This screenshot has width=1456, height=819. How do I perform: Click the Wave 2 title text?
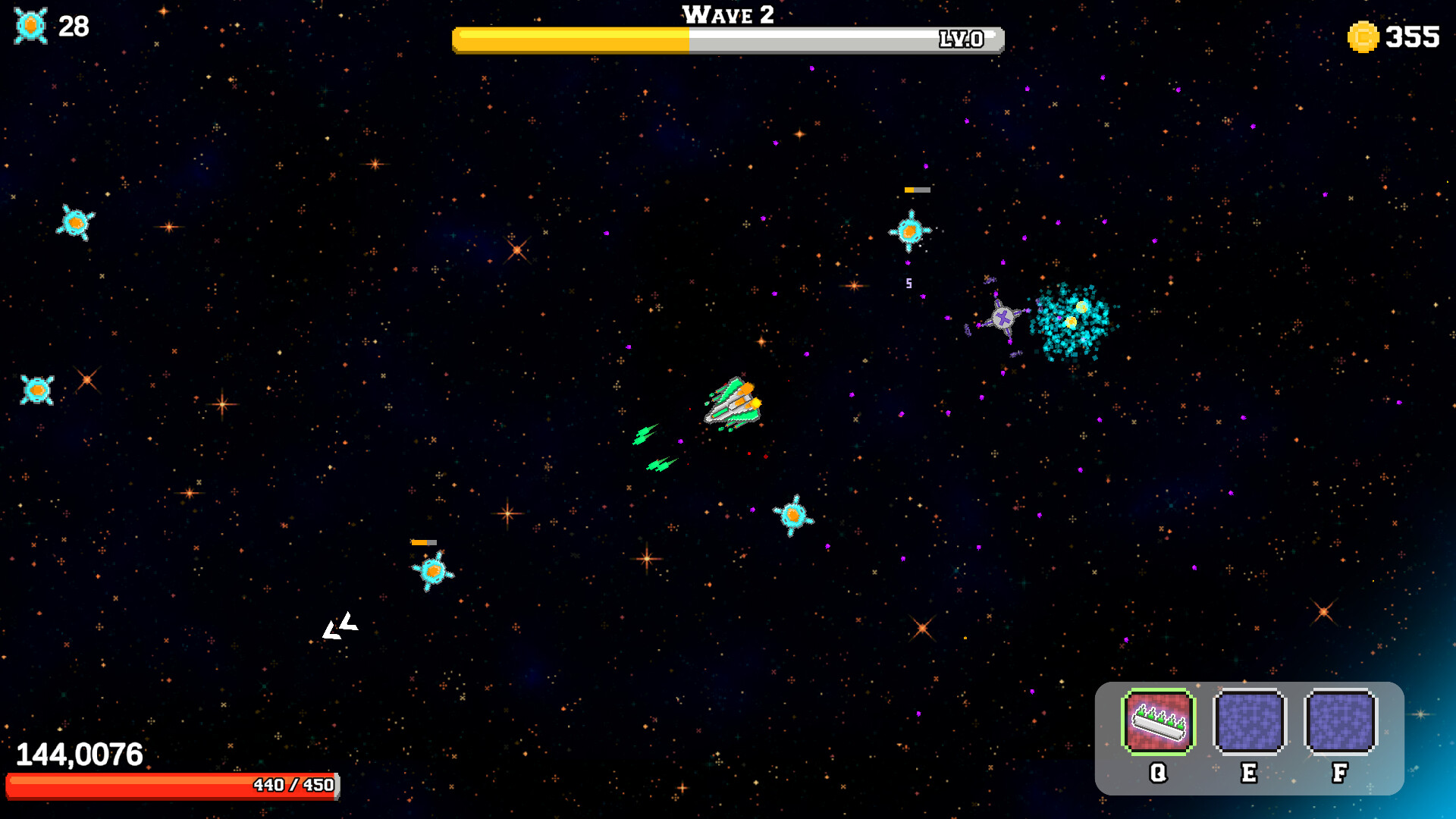click(x=726, y=15)
